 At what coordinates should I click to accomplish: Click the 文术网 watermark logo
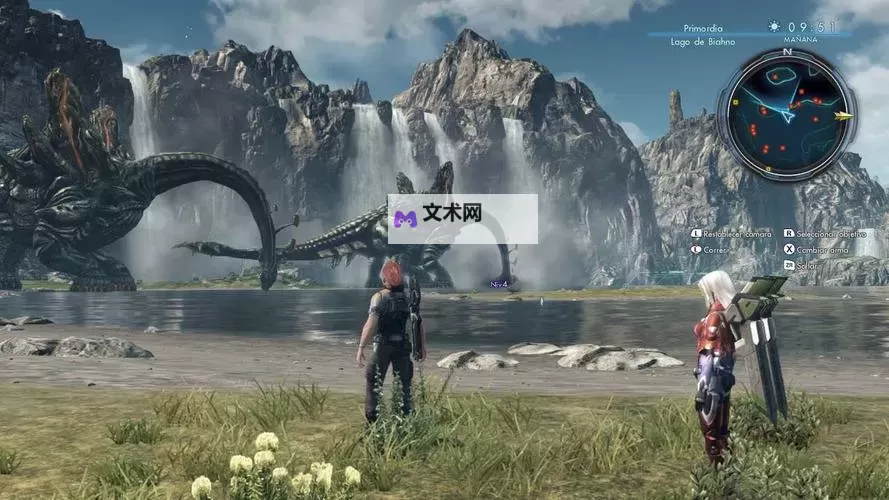[x=462, y=219]
